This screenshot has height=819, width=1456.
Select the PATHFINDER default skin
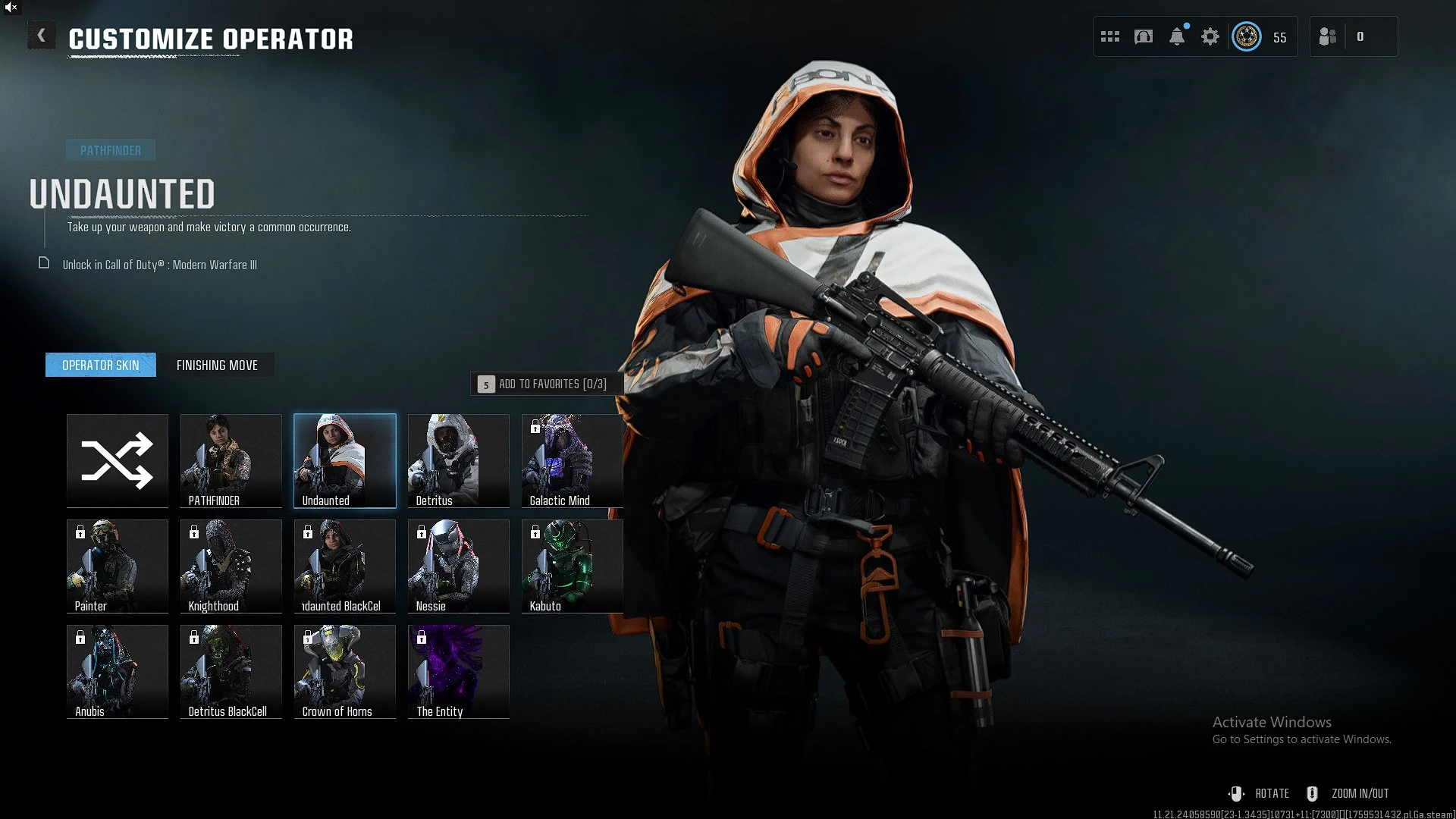coord(231,460)
